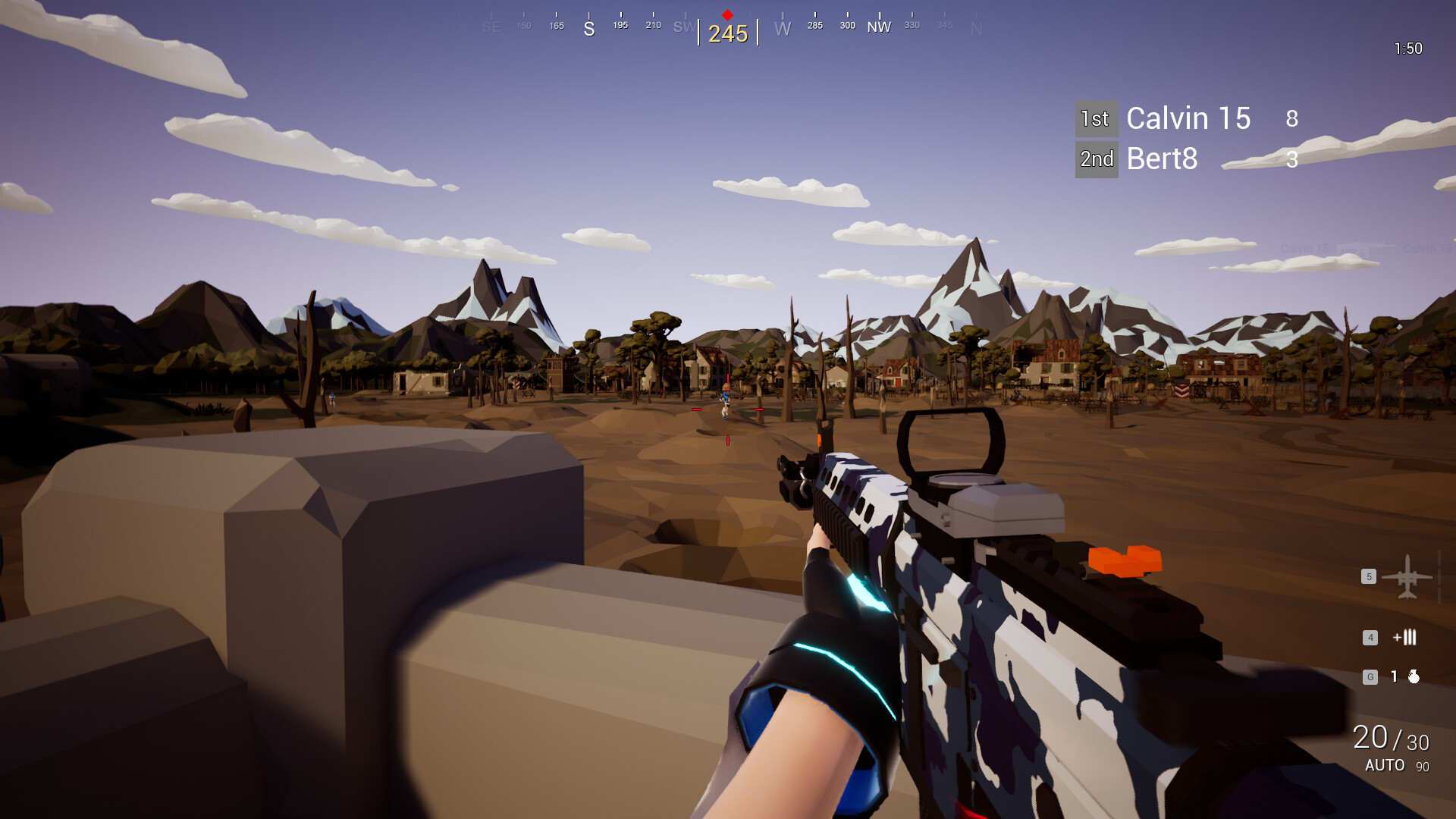1456x819 pixels.
Task: Expand the scoreboard entry for Bert8
Action: pos(1162,159)
